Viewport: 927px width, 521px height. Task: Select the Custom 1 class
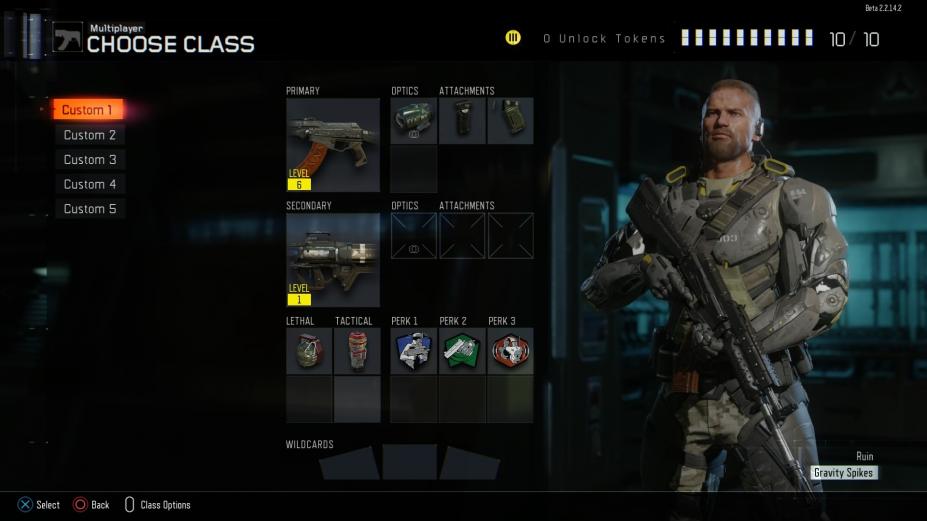(x=88, y=110)
